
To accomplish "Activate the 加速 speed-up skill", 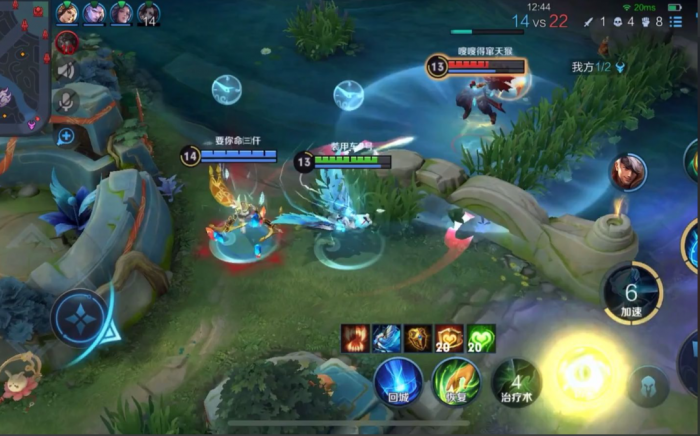I will click(632, 293).
